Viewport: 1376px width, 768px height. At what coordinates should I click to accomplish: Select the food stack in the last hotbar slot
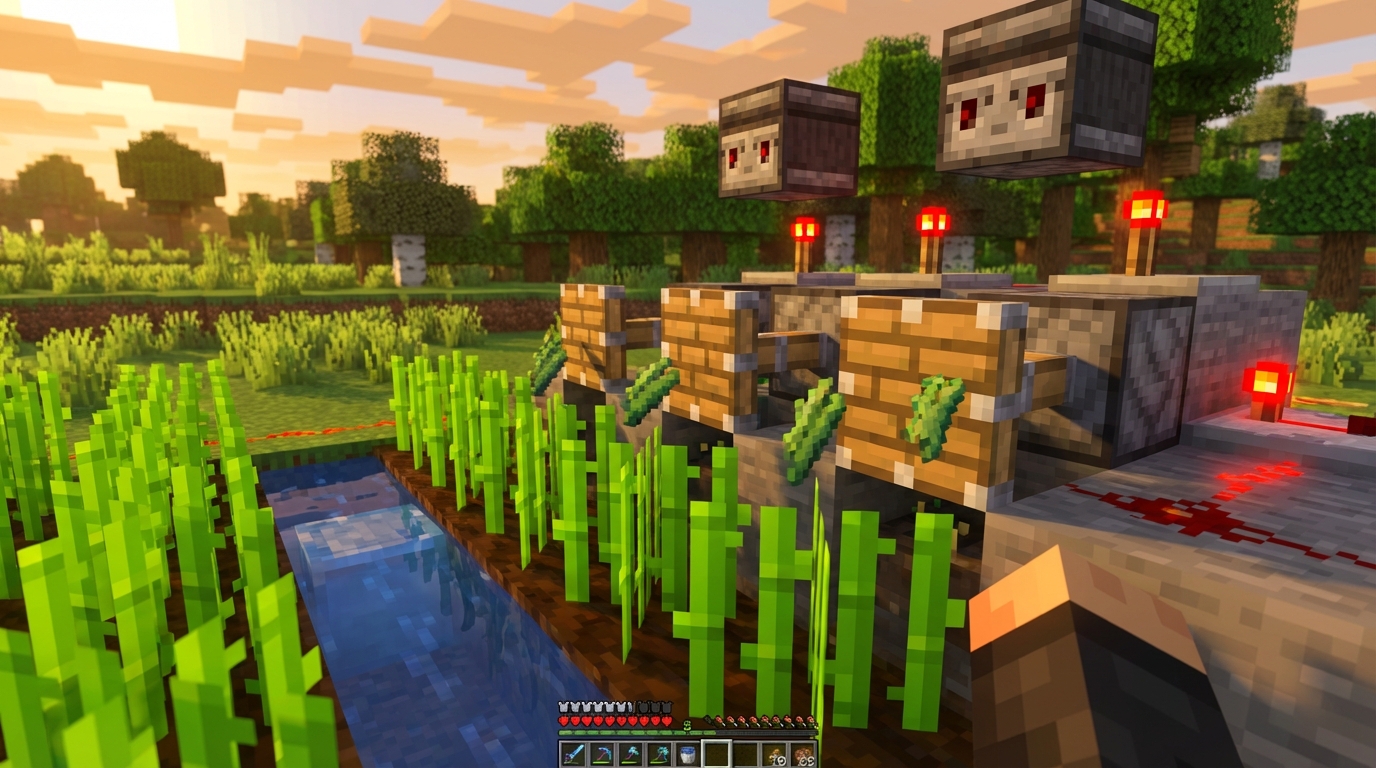coord(804,753)
